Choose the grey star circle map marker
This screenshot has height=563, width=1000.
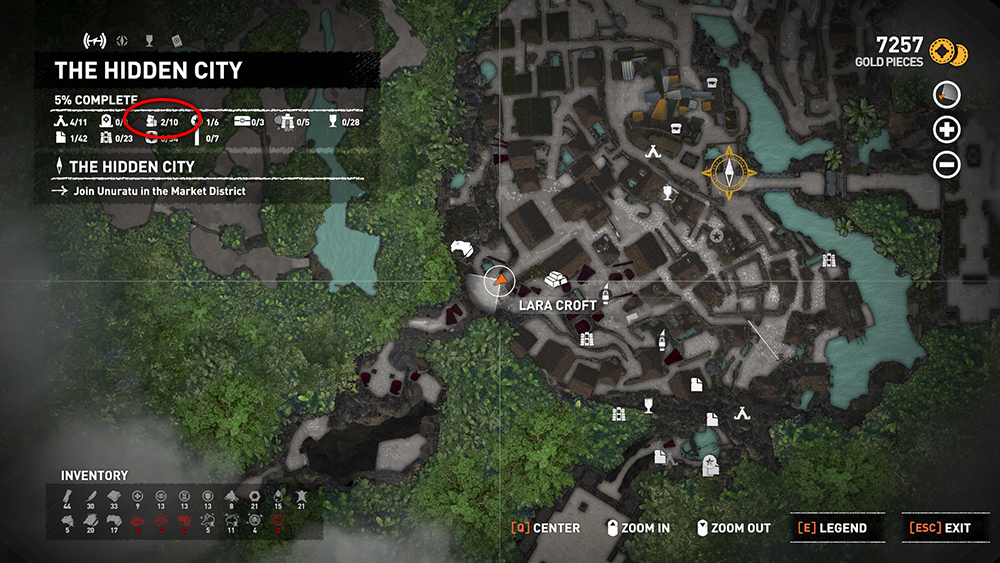tap(716, 236)
